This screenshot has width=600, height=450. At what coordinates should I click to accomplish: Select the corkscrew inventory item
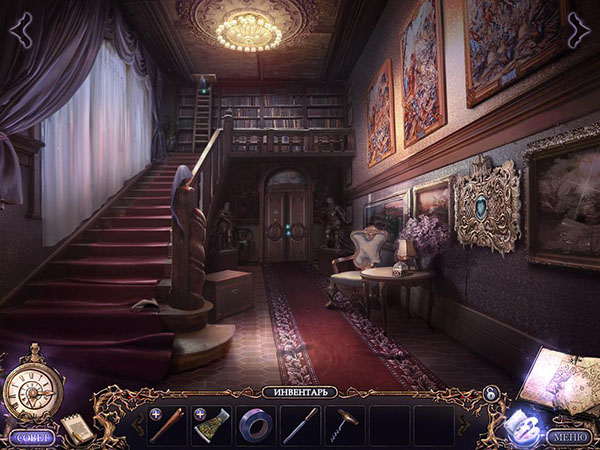click(x=344, y=423)
